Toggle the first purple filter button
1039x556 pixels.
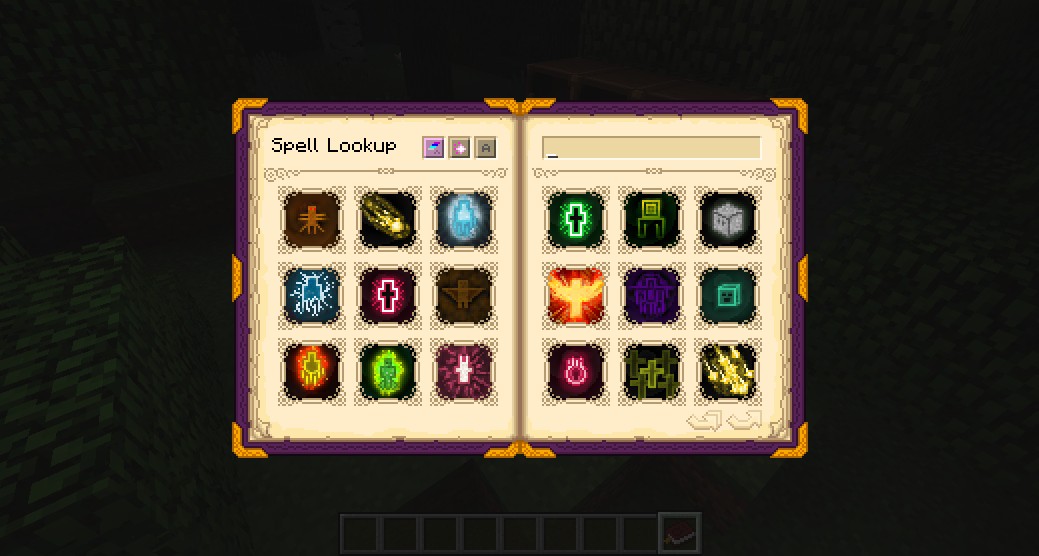click(x=433, y=148)
